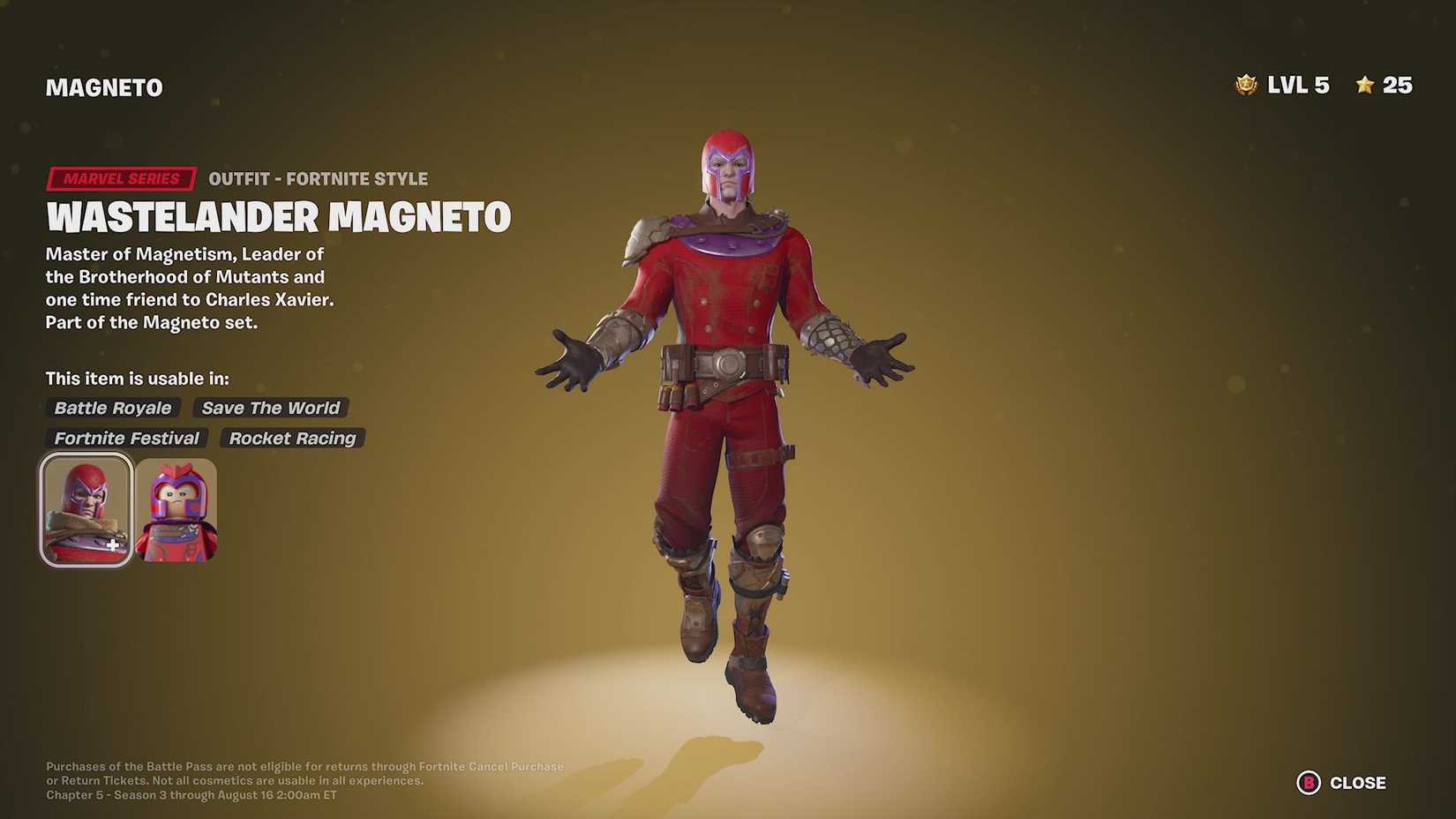1456x819 pixels.
Task: Expand the Magneto set description
Action: tap(191, 322)
